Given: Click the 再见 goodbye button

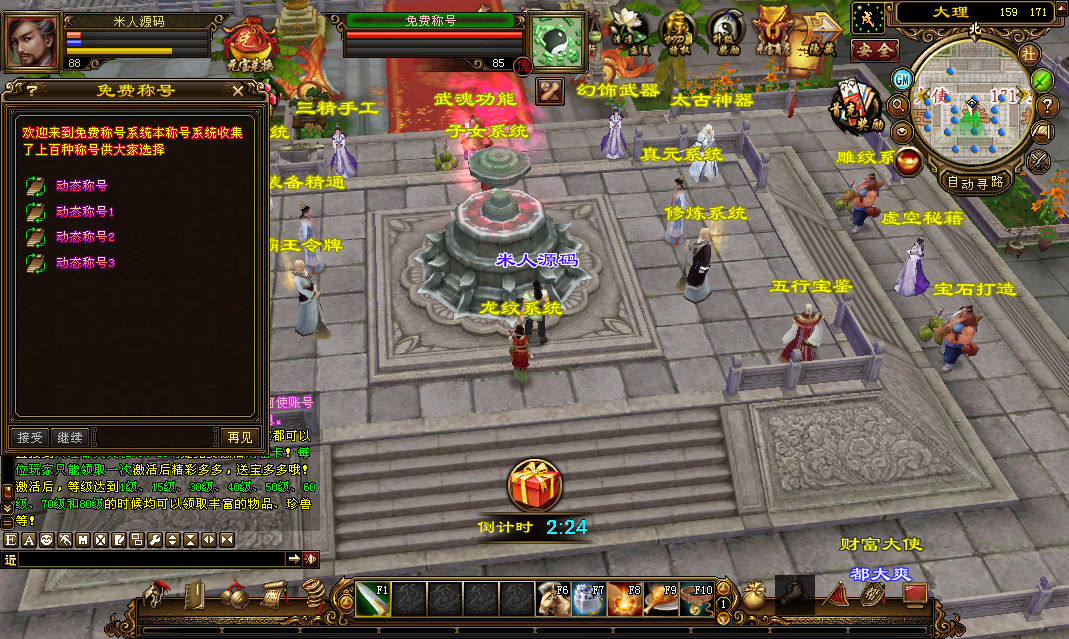Looking at the screenshot, I should [239, 437].
